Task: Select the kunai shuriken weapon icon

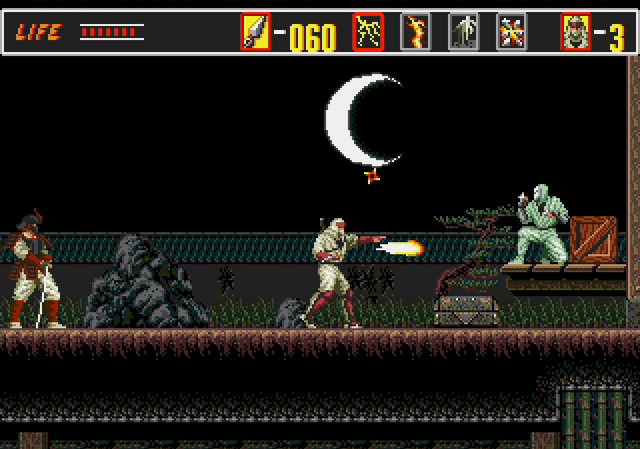Action: coord(256,32)
